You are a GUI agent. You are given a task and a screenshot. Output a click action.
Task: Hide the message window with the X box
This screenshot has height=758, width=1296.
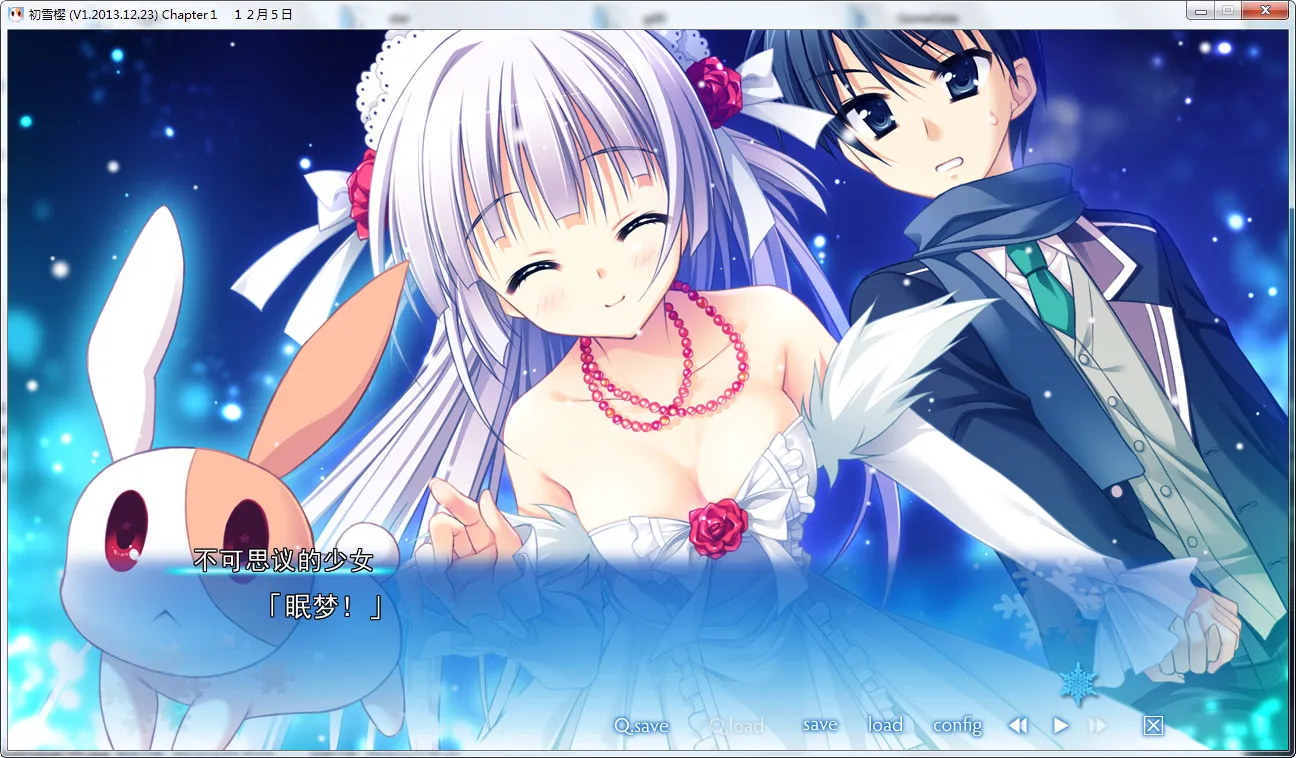(x=1153, y=726)
